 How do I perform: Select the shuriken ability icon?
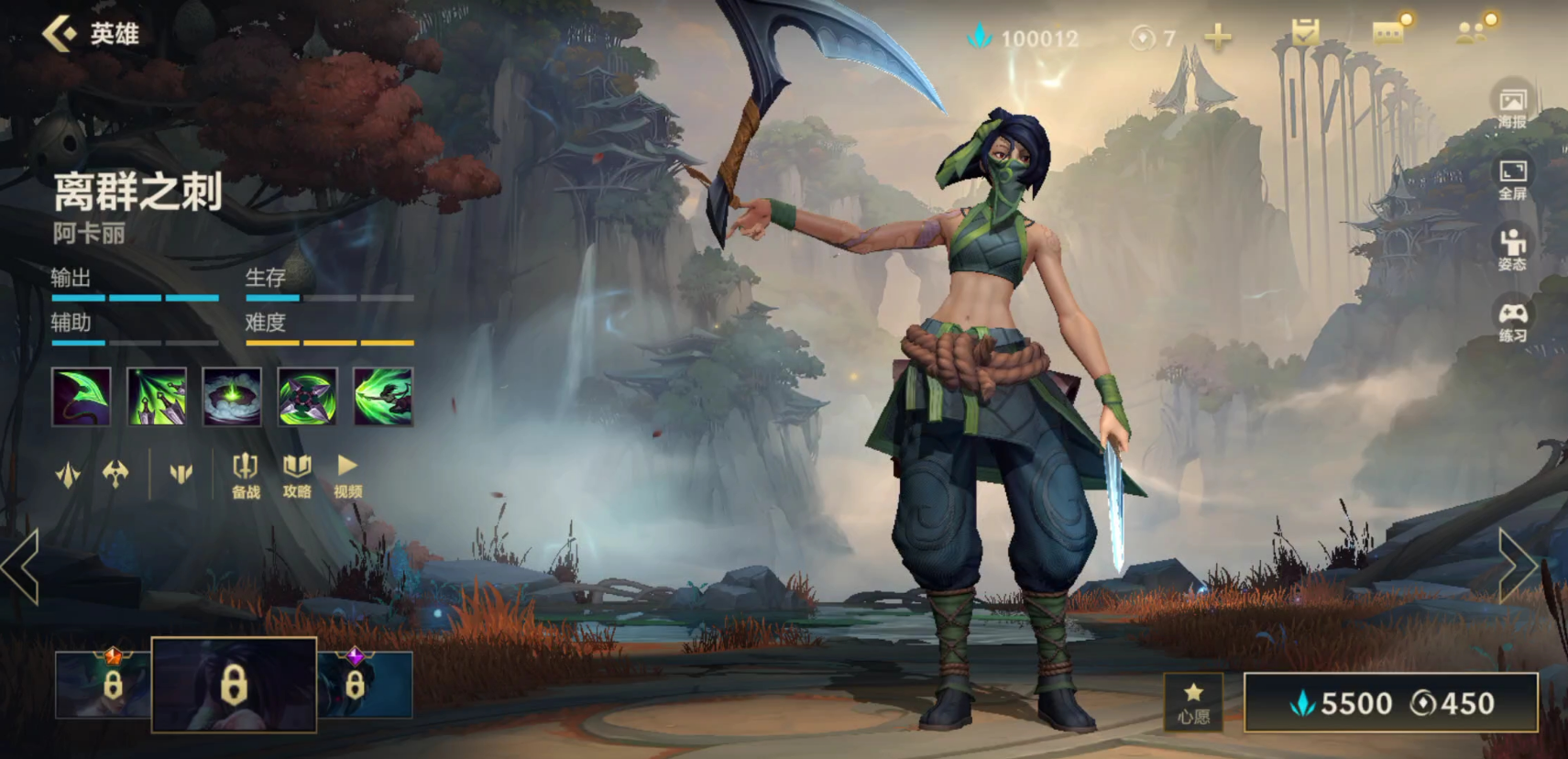point(307,397)
